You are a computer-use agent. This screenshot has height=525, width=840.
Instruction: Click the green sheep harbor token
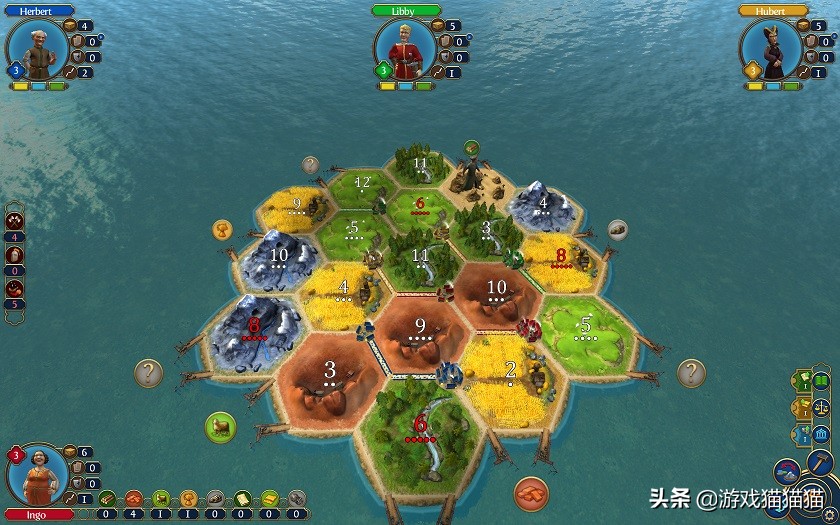coord(220,427)
